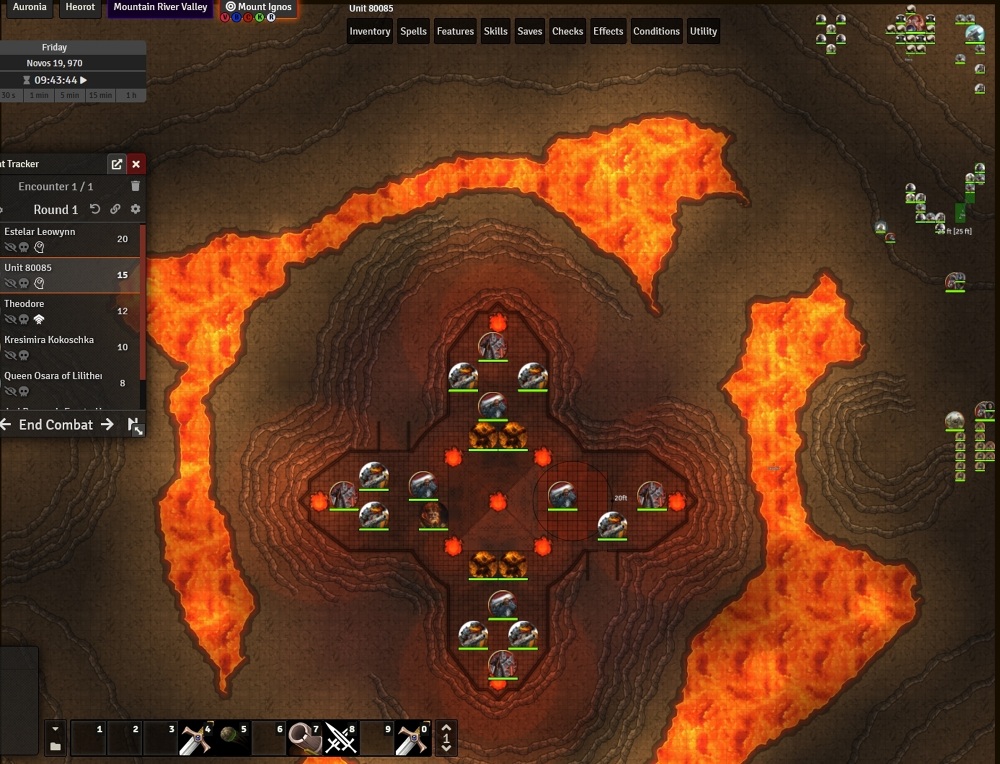
Task: Open the Saves menu
Action: coord(530,32)
